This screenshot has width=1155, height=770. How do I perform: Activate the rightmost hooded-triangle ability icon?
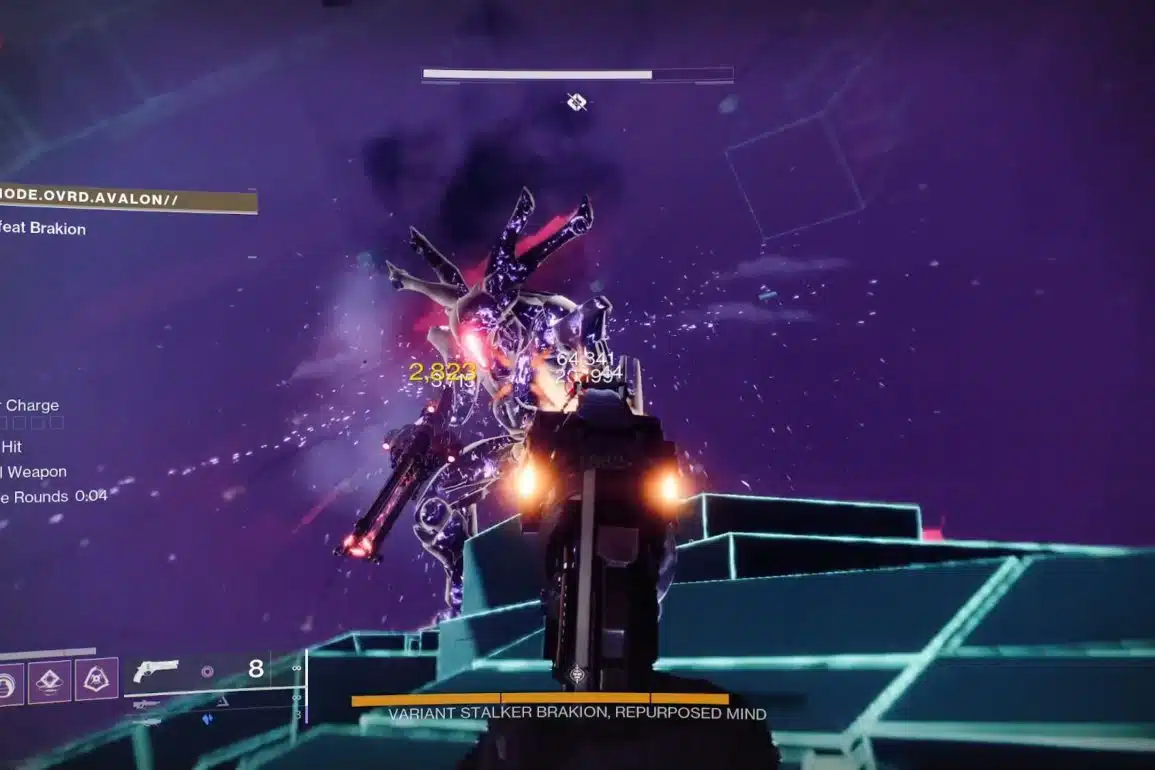coord(97,679)
